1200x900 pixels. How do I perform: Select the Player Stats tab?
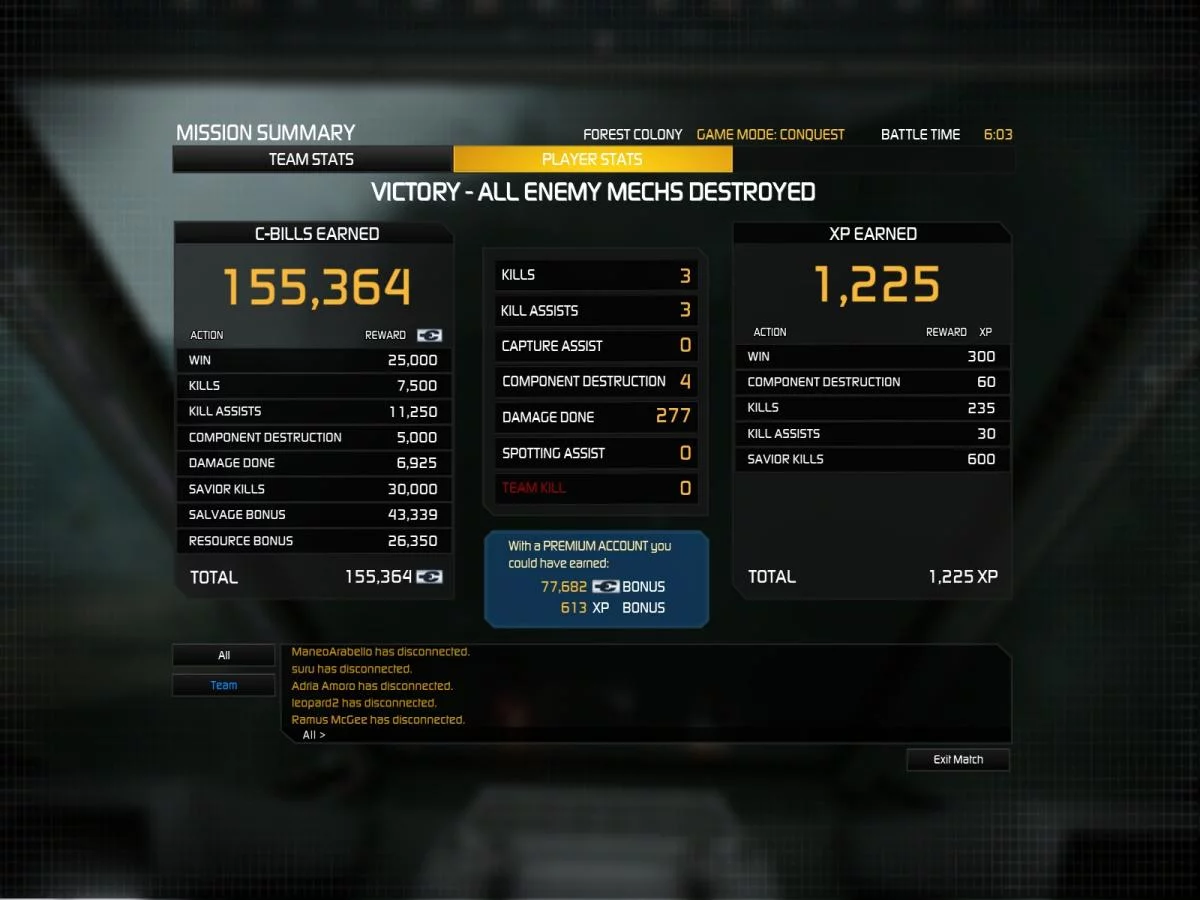(x=592, y=159)
